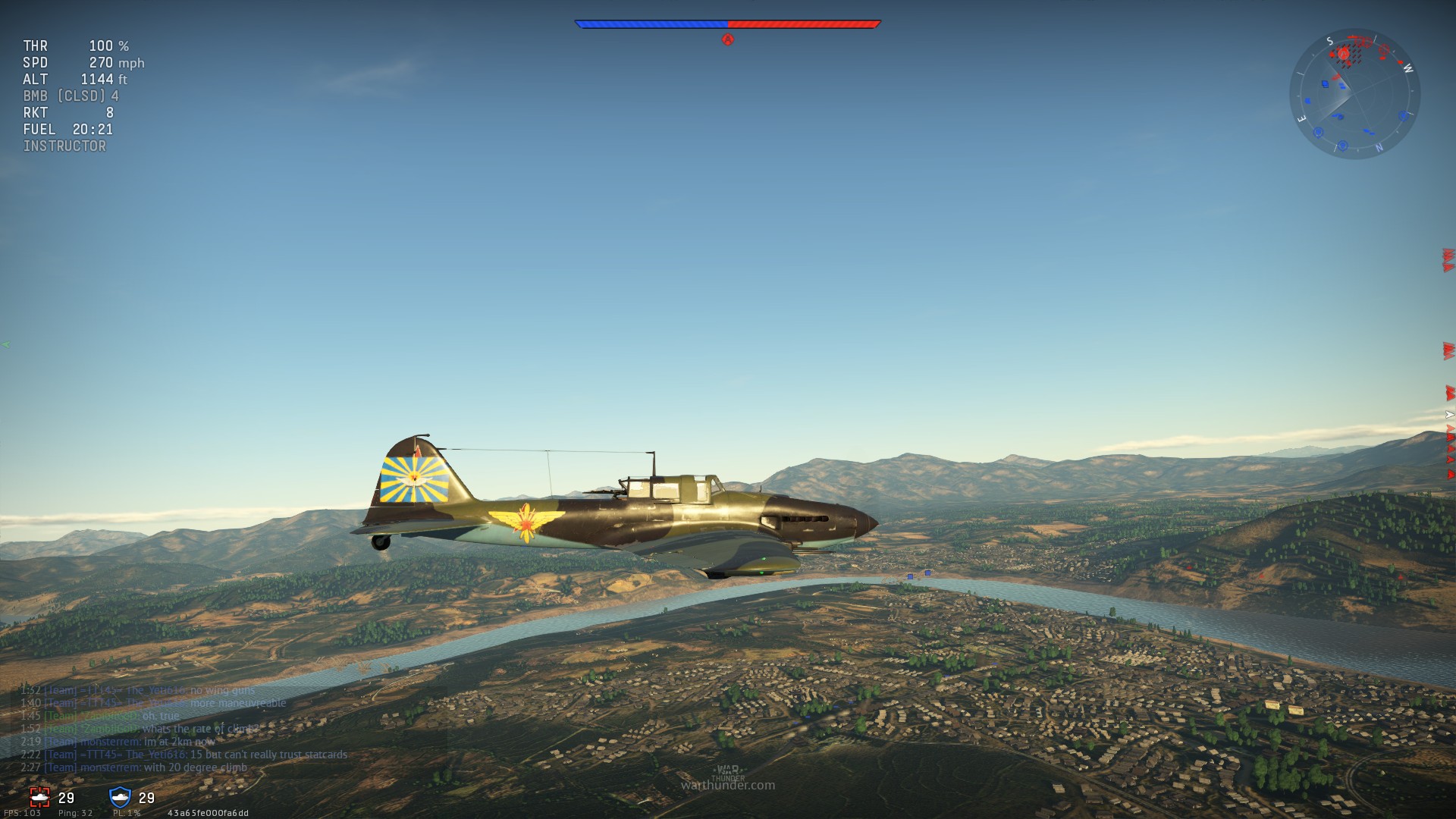Click the circular compass minimap

pos(1354,94)
